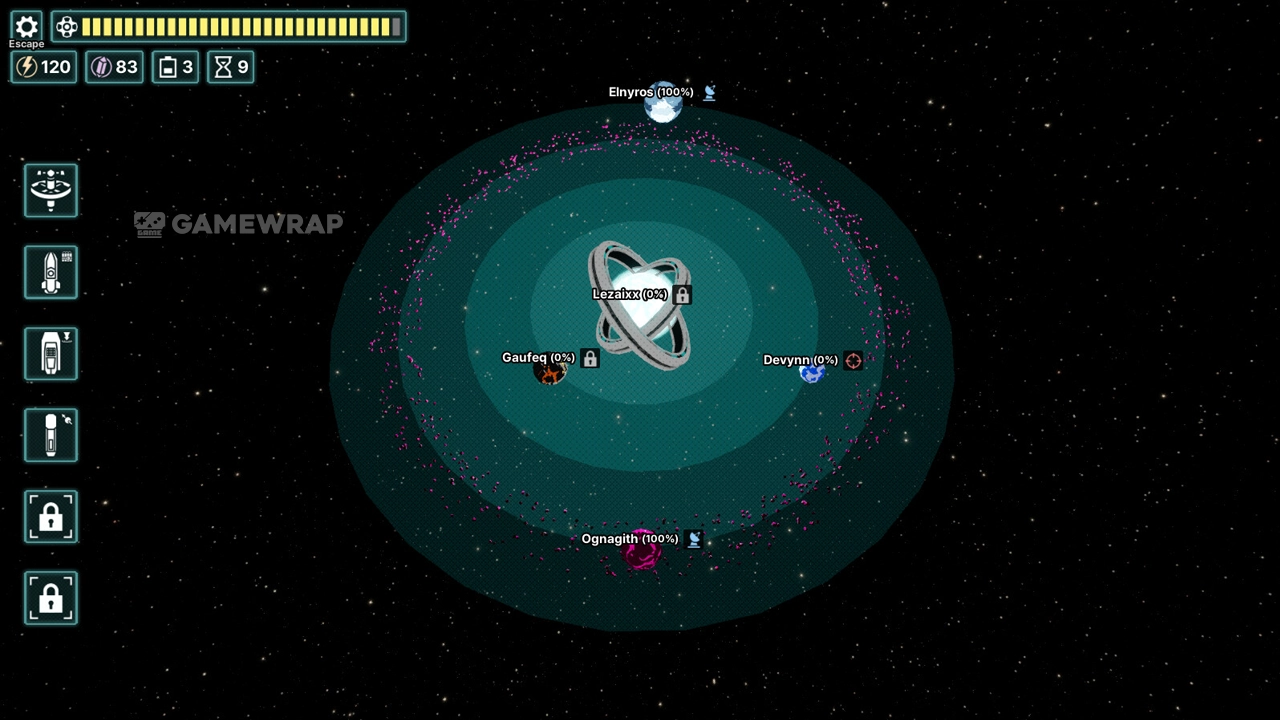Select the Elnyros planet label
Viewport: 1280px width, 720px height.
650,92
